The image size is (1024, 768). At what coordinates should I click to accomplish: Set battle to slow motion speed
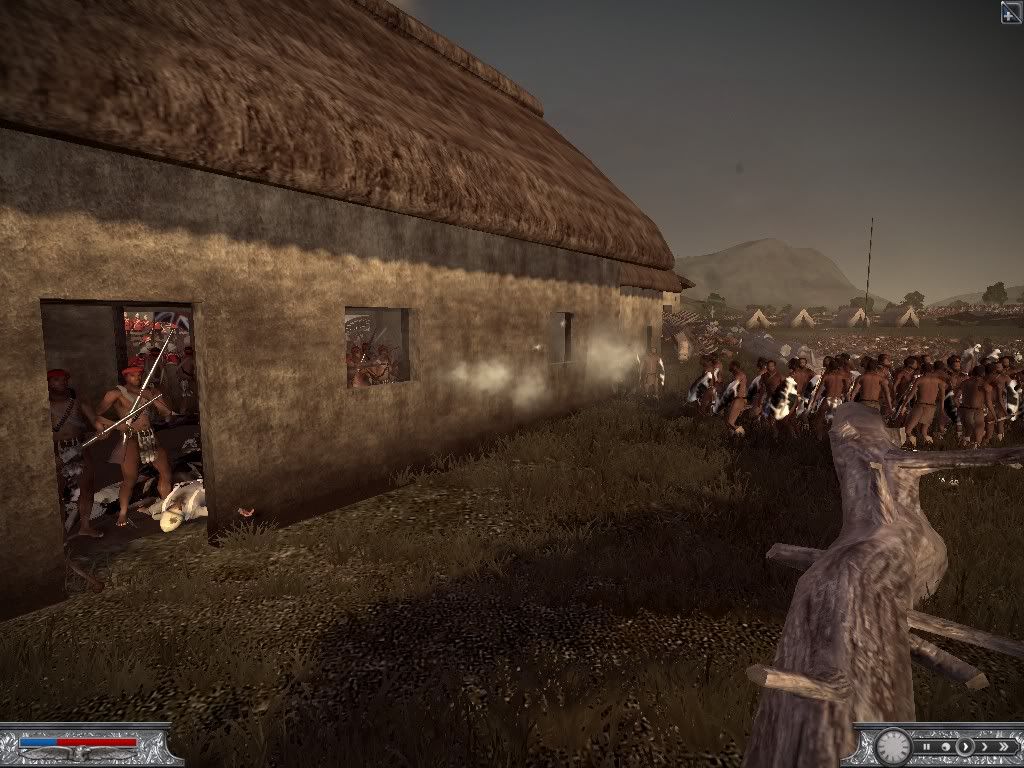tap(946, 746)
